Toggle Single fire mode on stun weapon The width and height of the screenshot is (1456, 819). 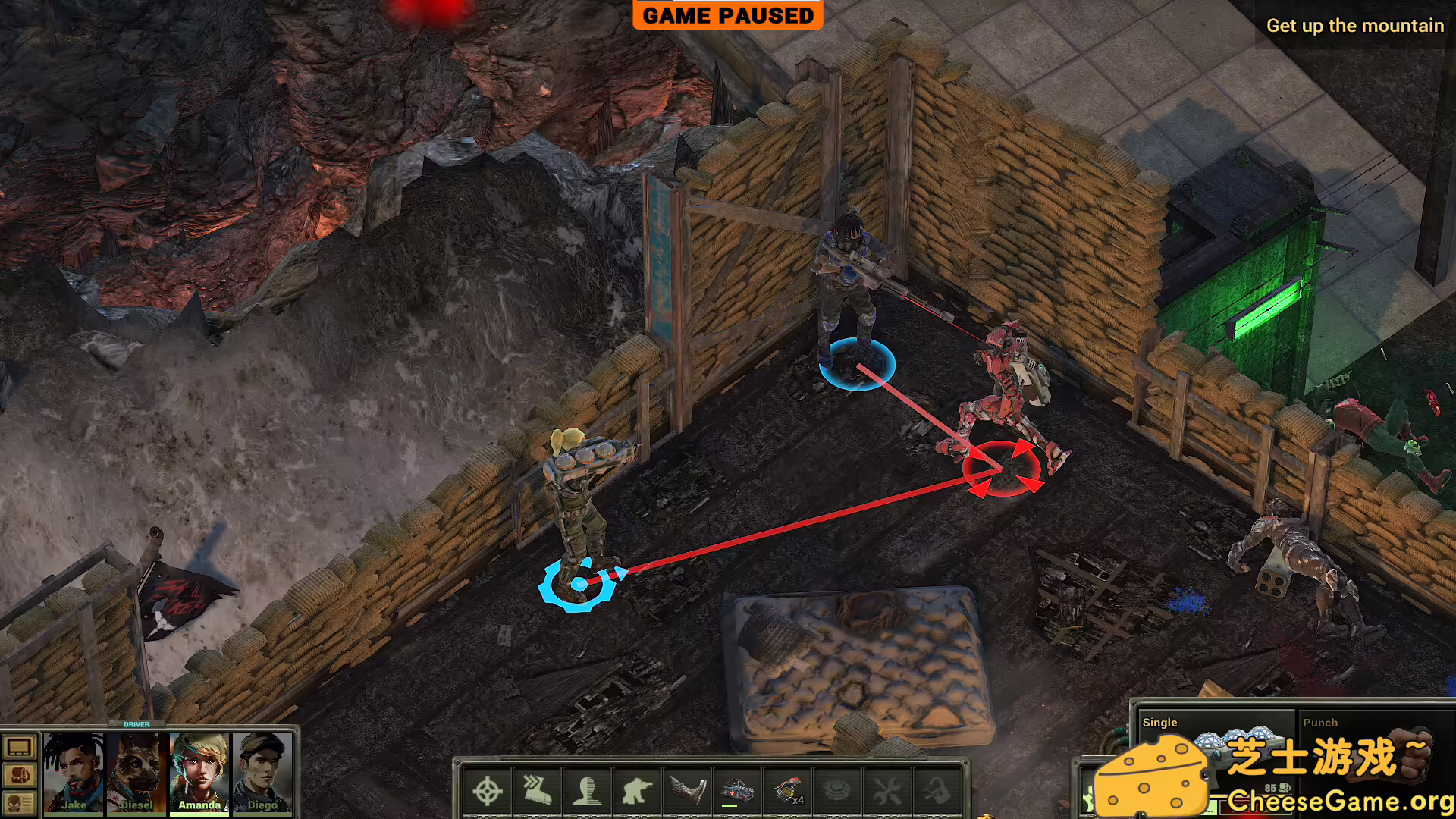[x=1160, y=723]
